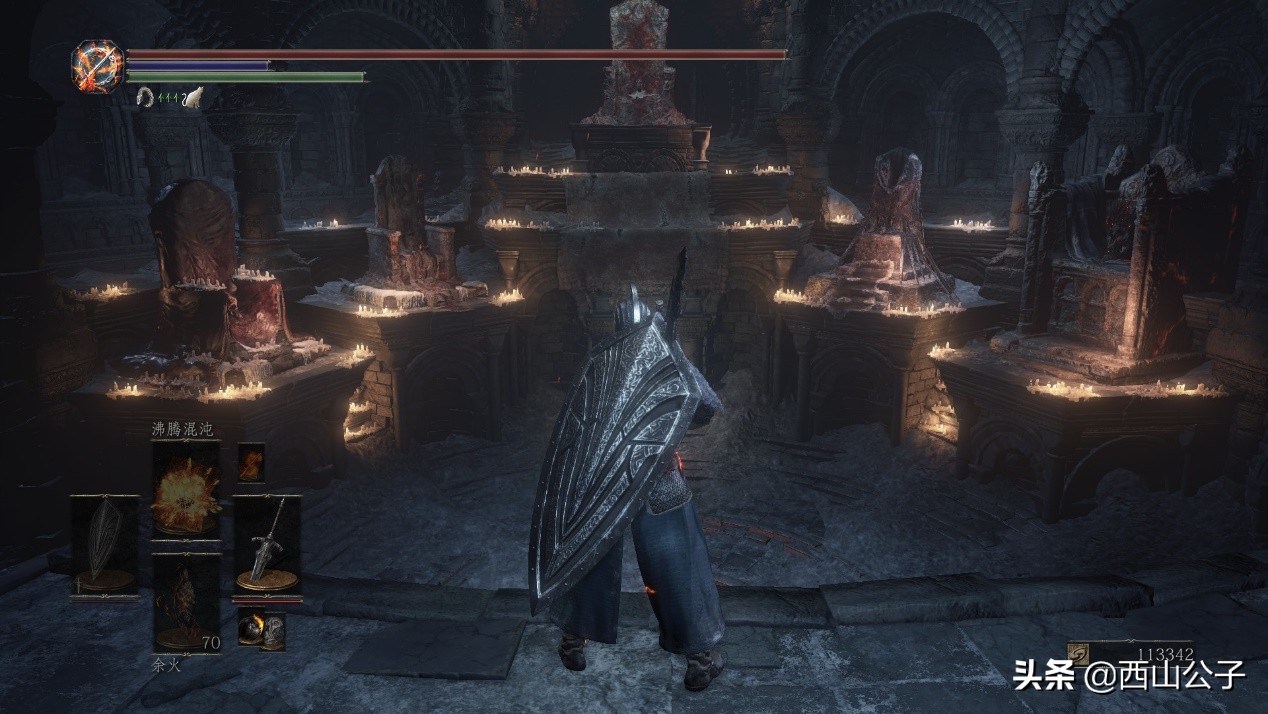
Task: Click the souls counter emblem icon
Action: (1079, 654)
